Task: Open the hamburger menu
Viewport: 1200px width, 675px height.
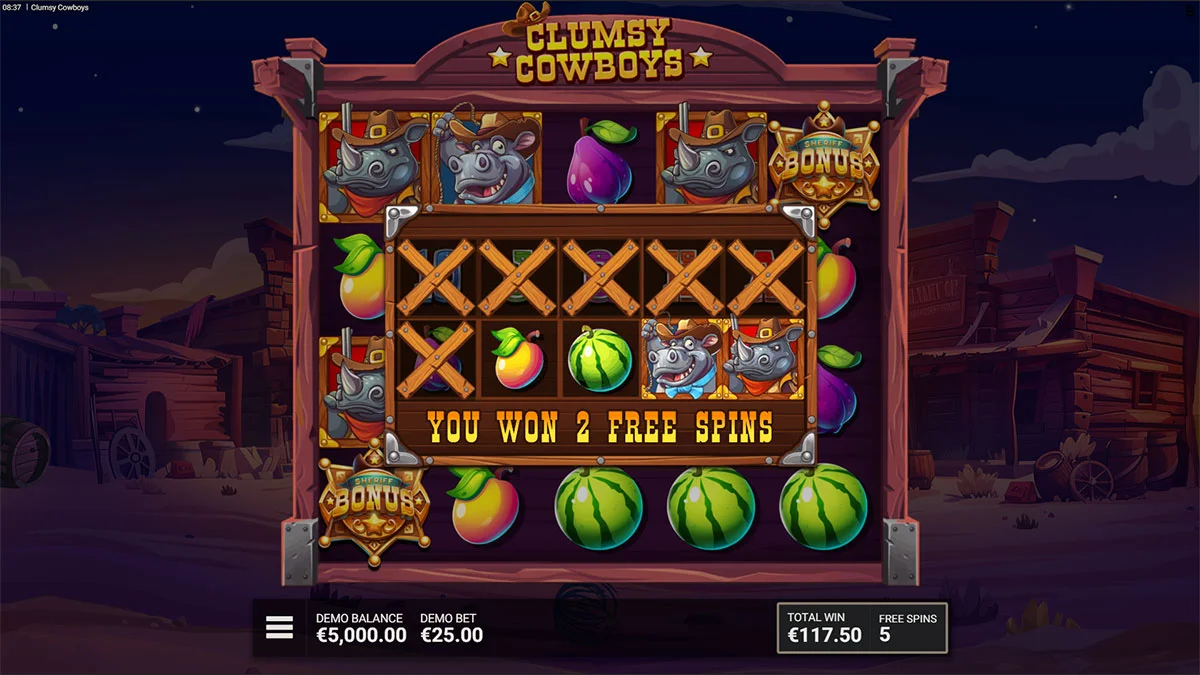Action: coord(279,627)
